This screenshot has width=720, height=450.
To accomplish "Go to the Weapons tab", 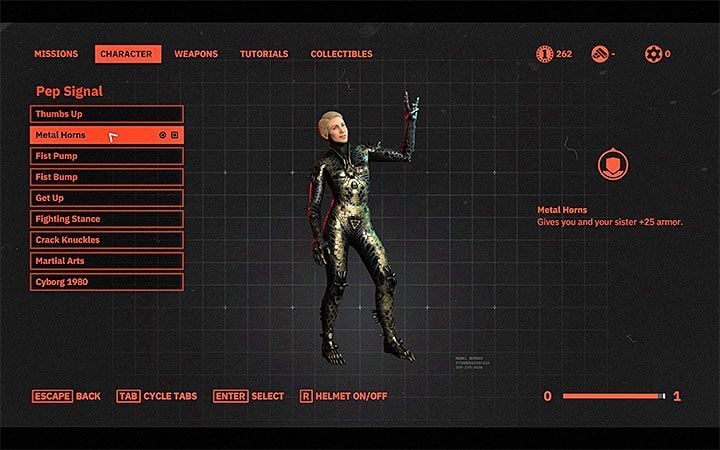I will pos(196,54).
